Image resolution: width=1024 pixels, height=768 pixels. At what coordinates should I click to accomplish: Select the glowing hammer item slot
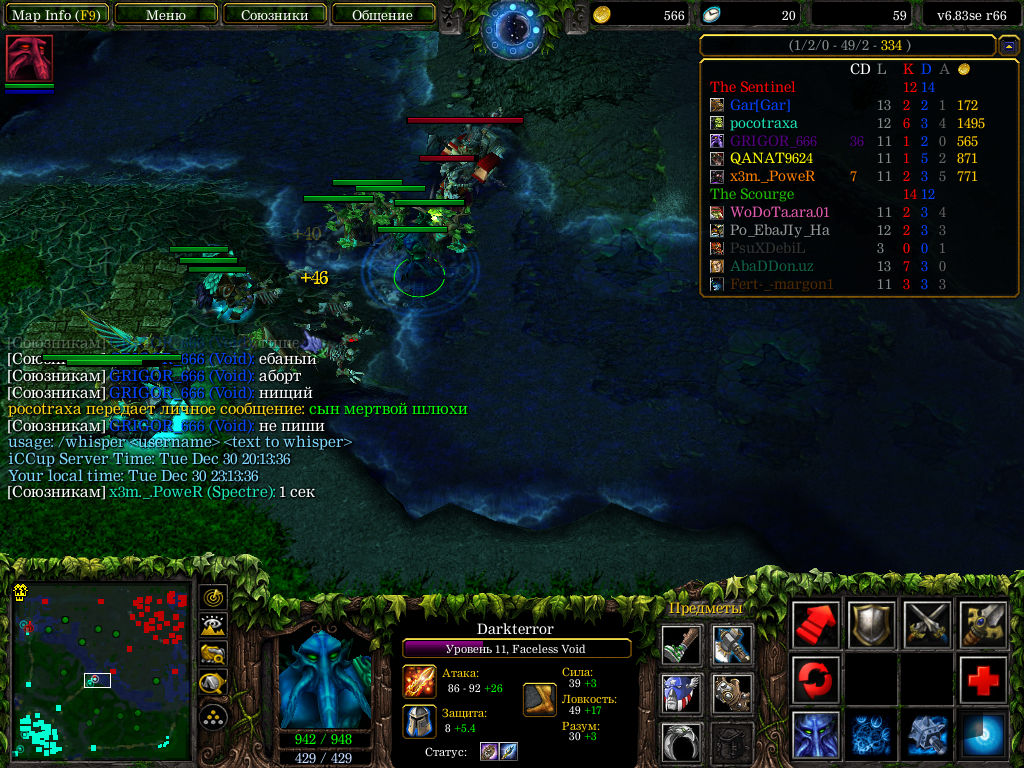[733, 645]
